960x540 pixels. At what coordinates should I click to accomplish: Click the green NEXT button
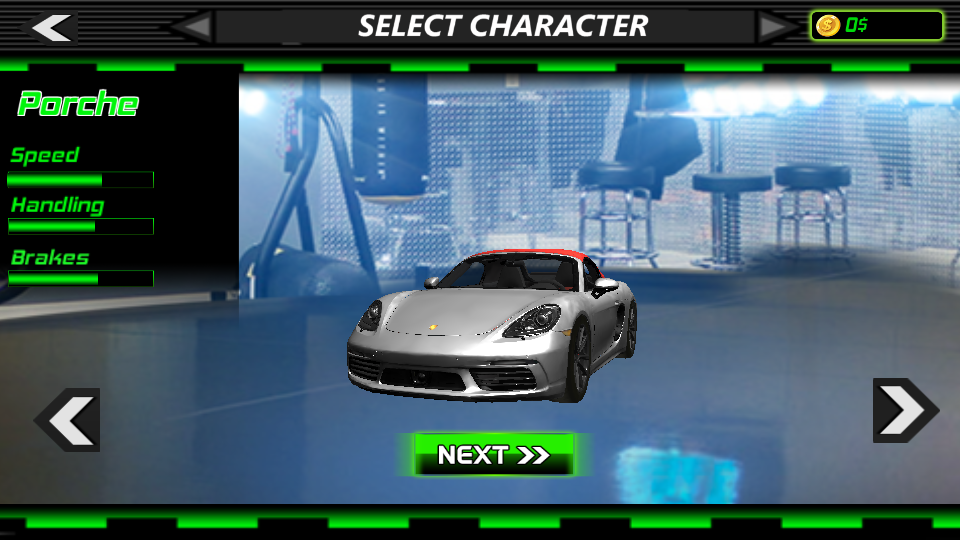point(494,455)
